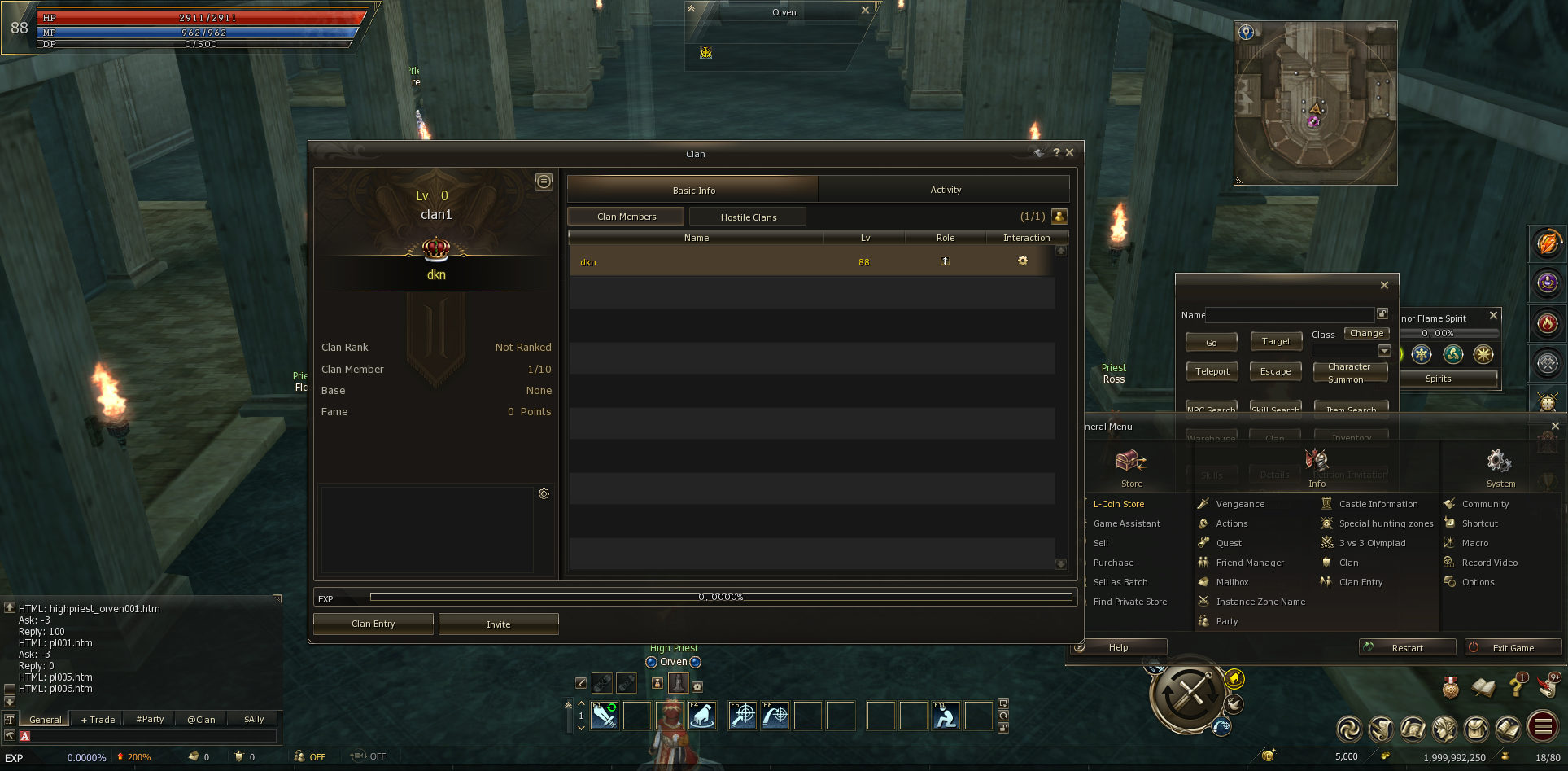Open Friend Manager from the menu
This screenshot has height=771, width=1568.
point(1249,563)
